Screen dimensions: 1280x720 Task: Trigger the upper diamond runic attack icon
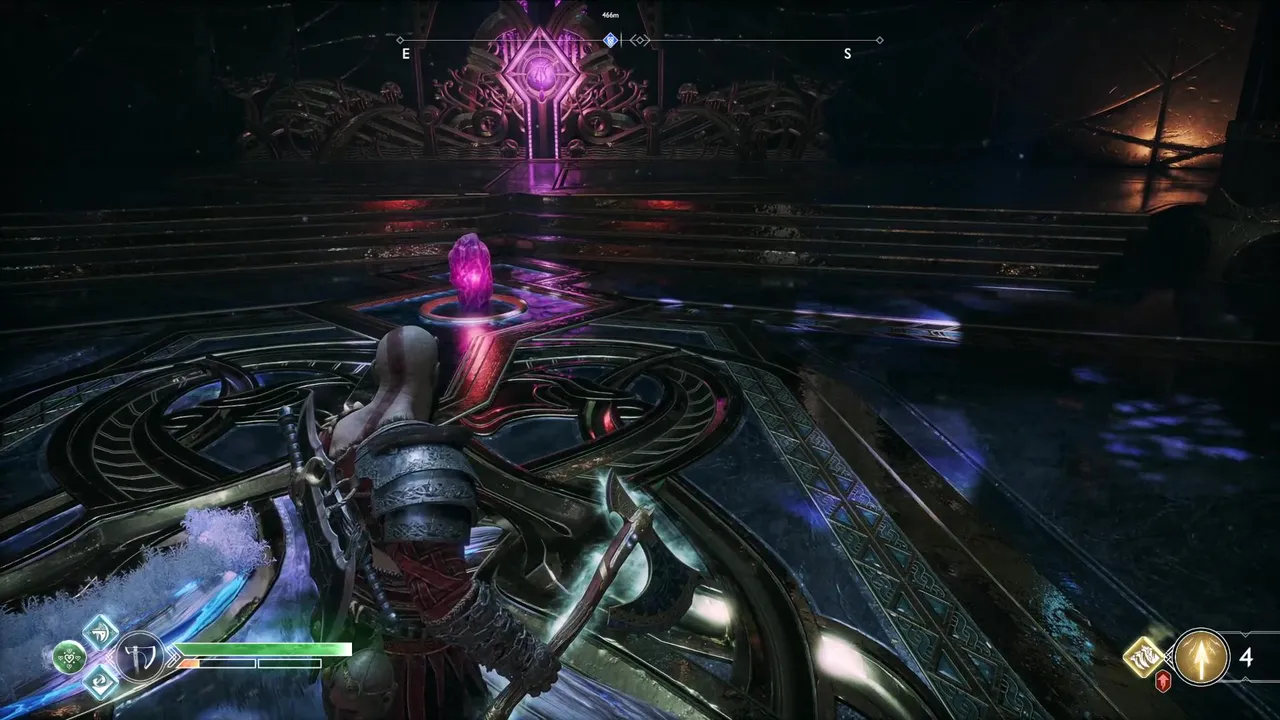[100, 632]
